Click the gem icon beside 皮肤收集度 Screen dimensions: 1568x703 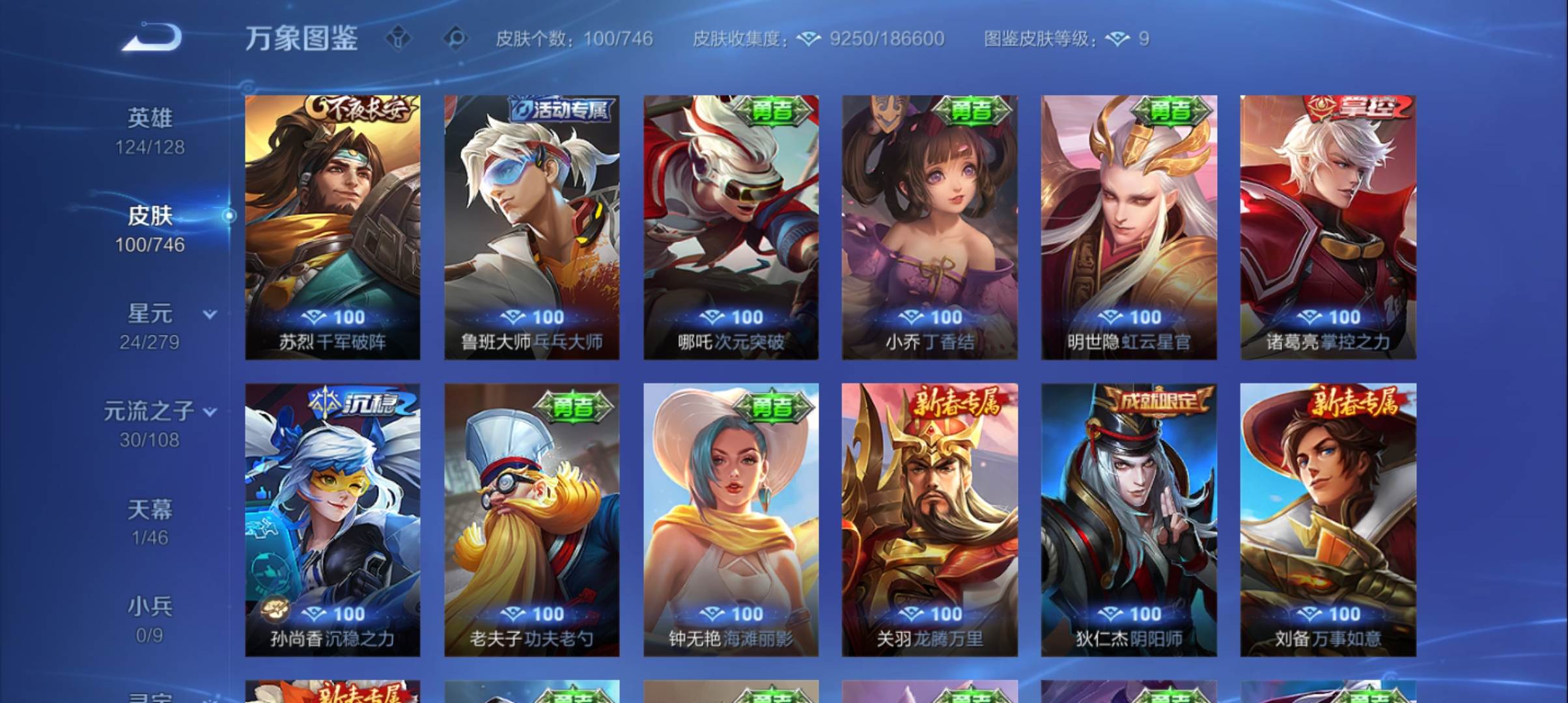pos(809,39)
